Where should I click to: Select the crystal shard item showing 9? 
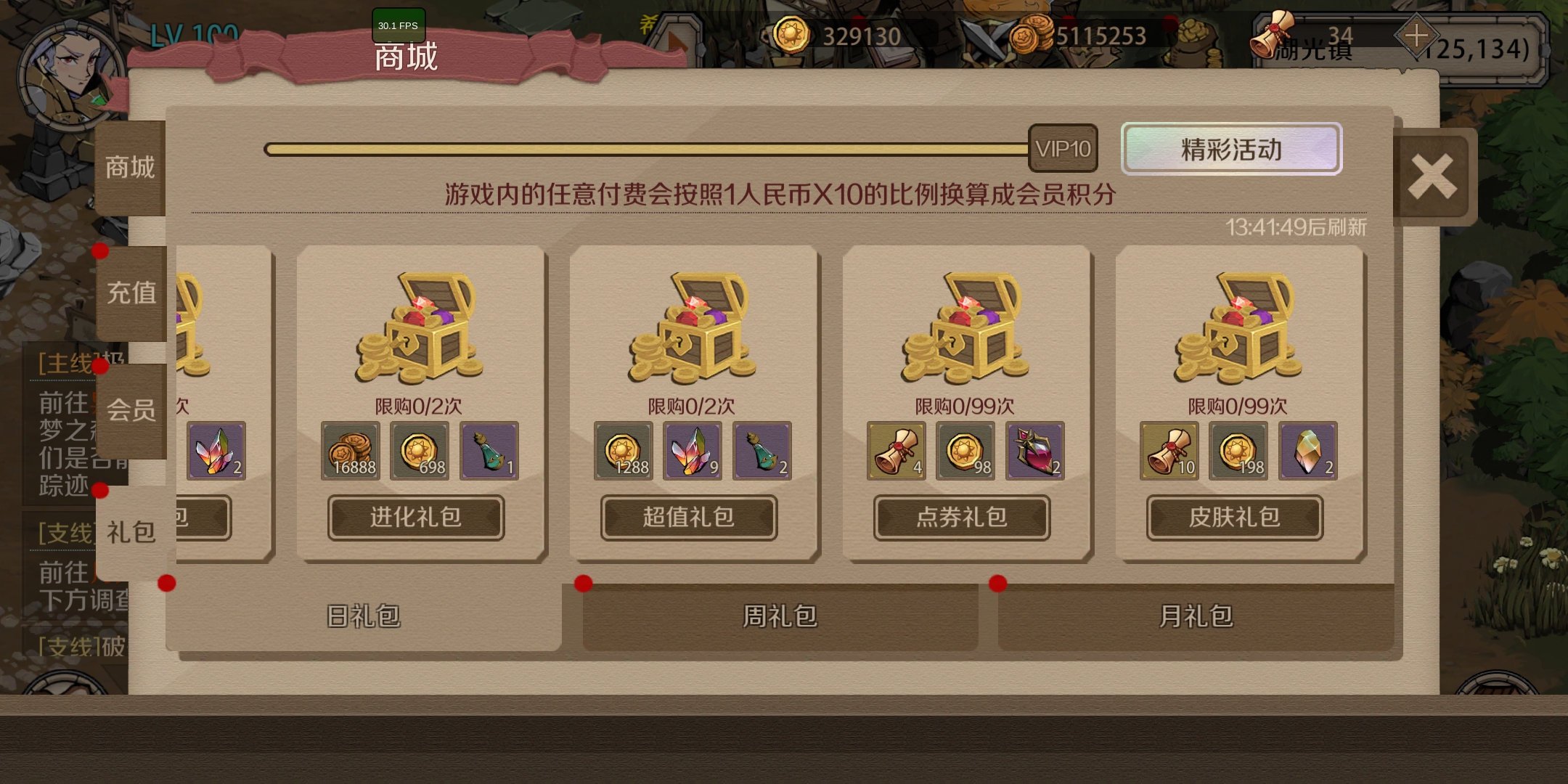pos(692,452)
